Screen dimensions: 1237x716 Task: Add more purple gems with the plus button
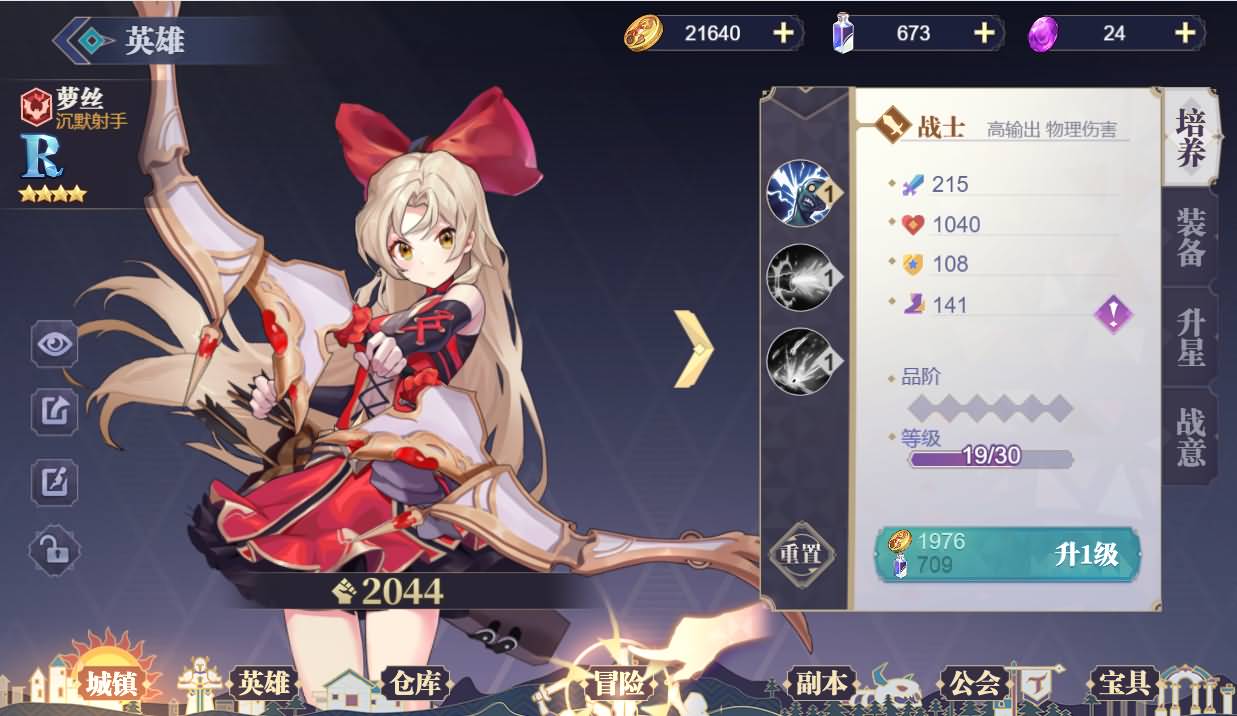[x=1185, y=33]
